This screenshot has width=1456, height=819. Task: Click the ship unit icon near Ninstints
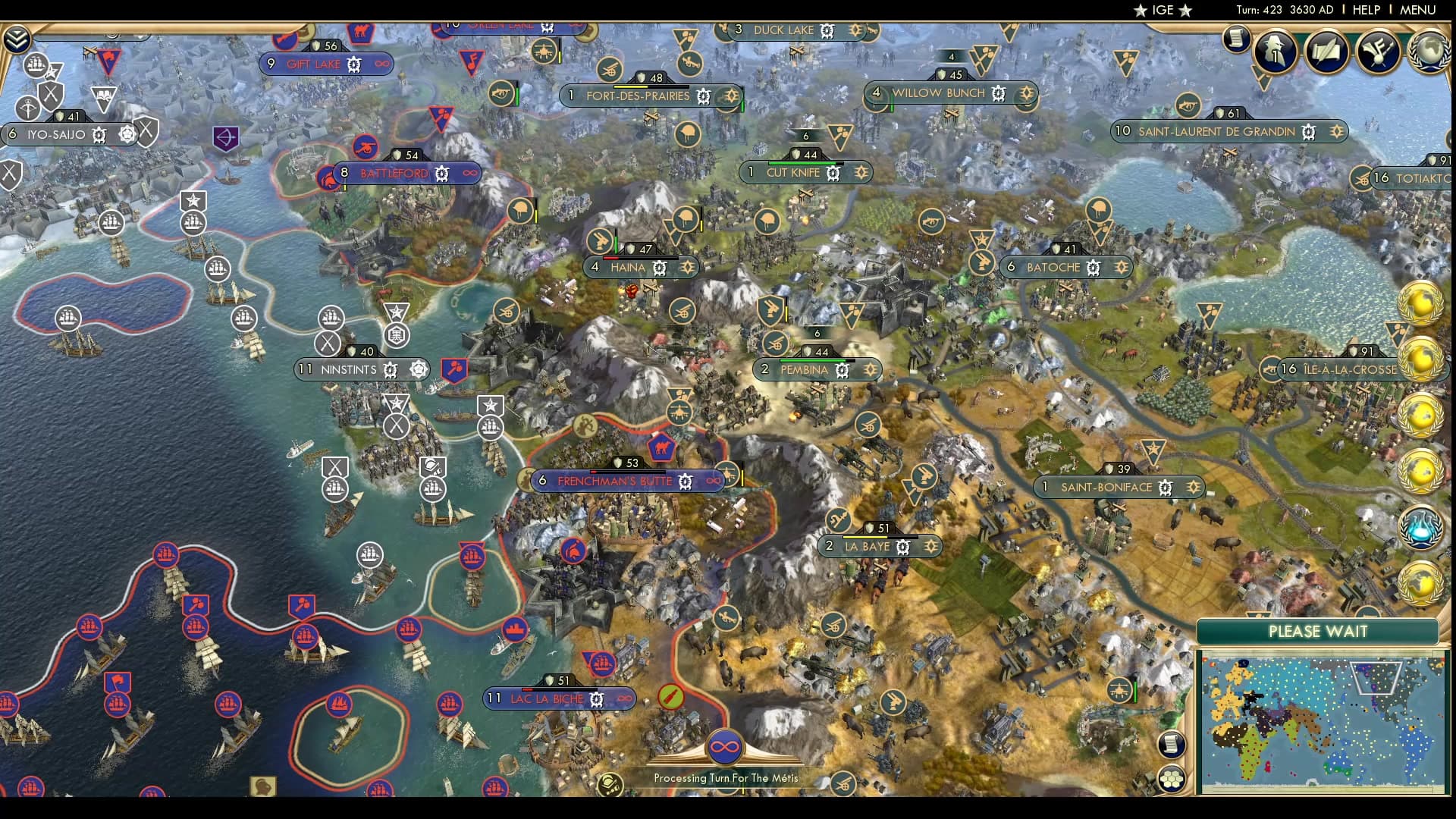click(x=332, y=318)
